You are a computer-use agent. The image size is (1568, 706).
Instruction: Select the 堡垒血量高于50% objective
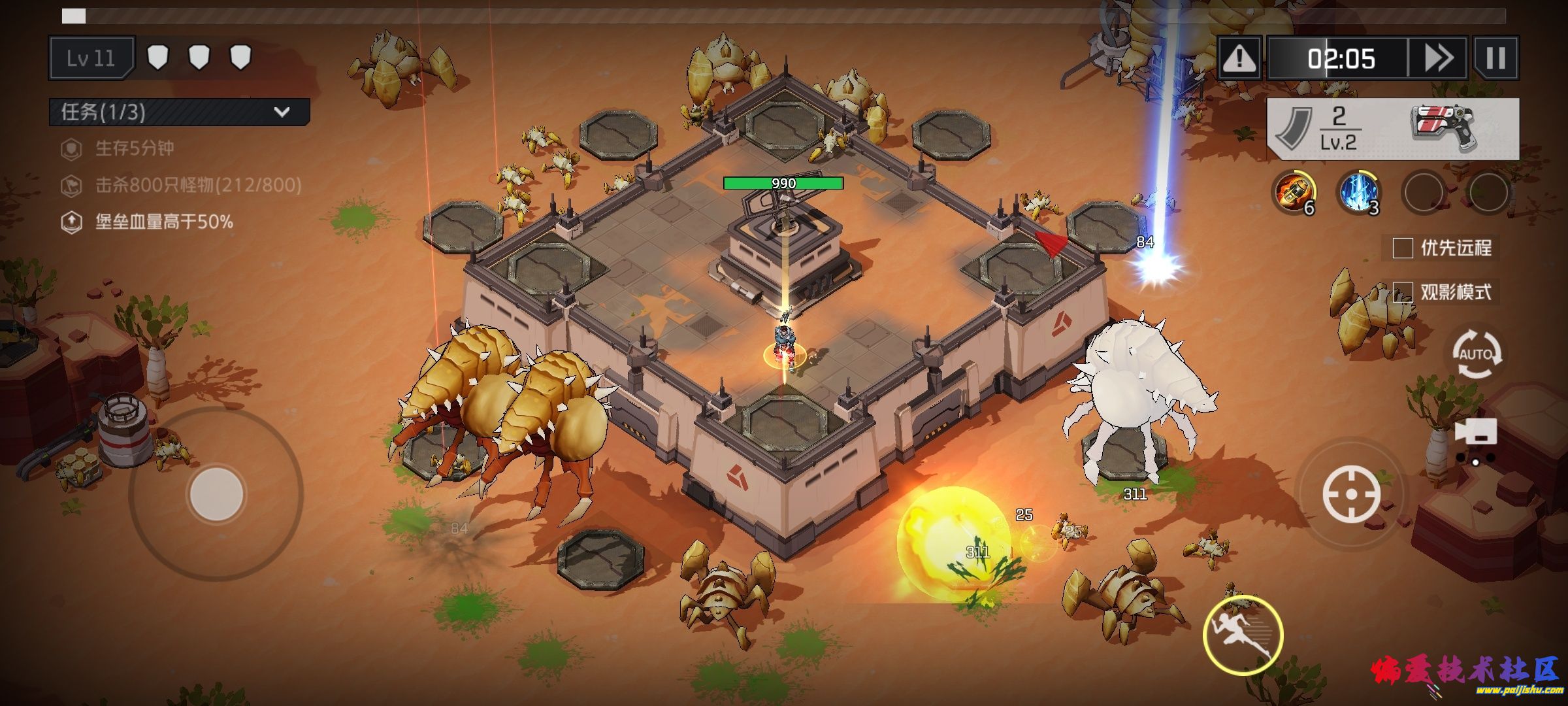[x=163, y=222]
